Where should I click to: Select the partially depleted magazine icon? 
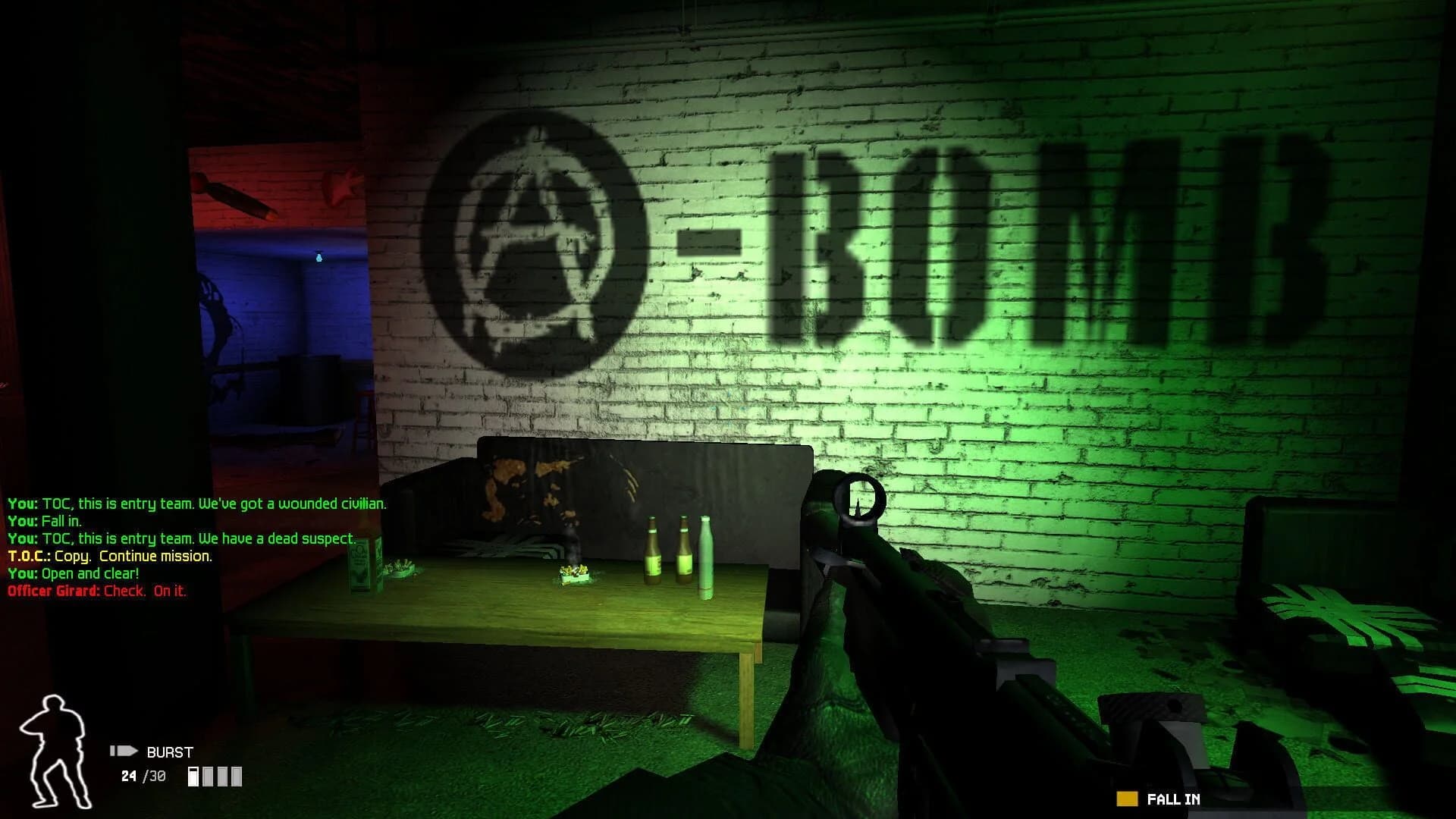coord(194,777)
